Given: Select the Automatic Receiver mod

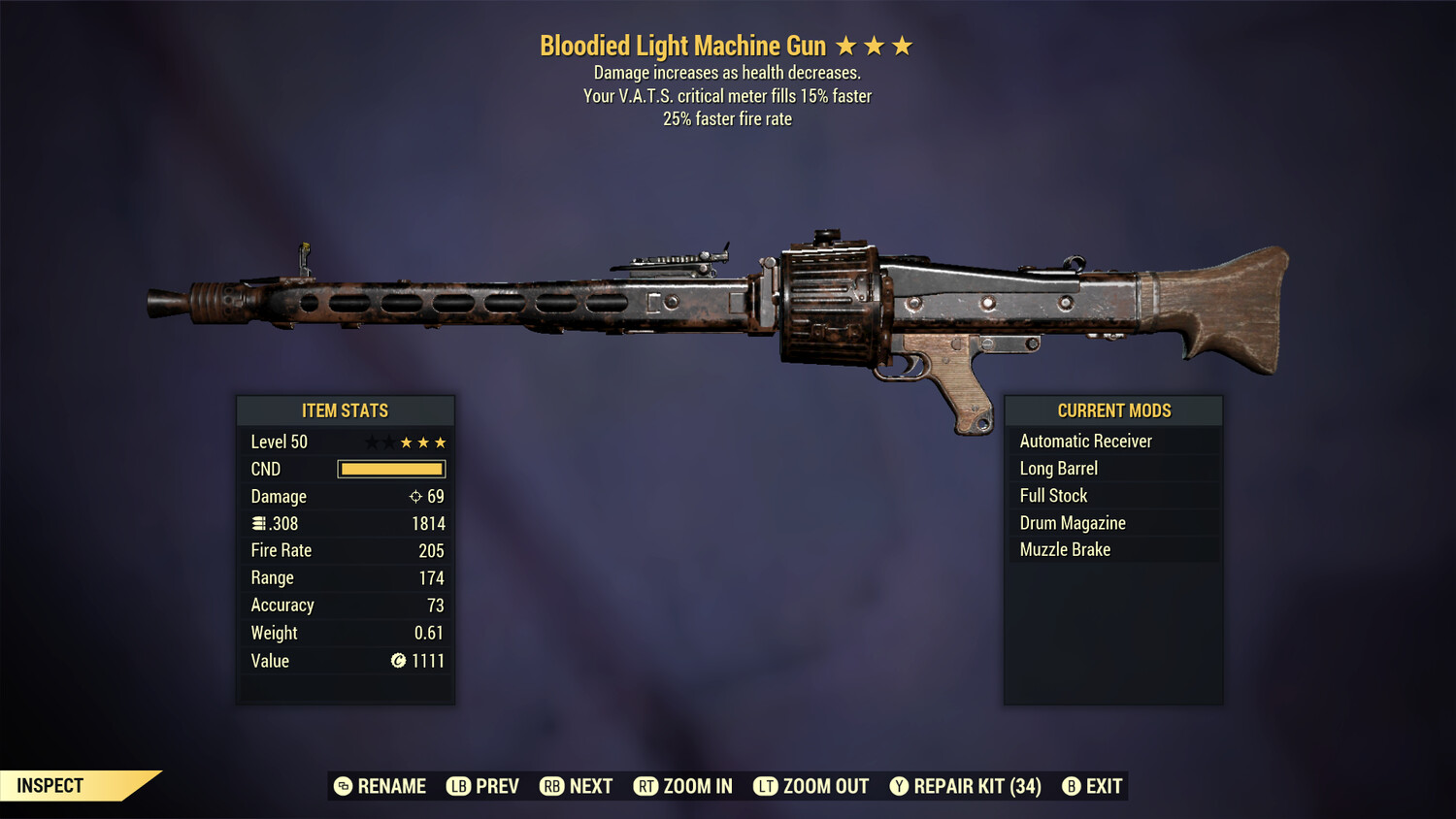Looking at the screenshot, I should click(1085, 441).
